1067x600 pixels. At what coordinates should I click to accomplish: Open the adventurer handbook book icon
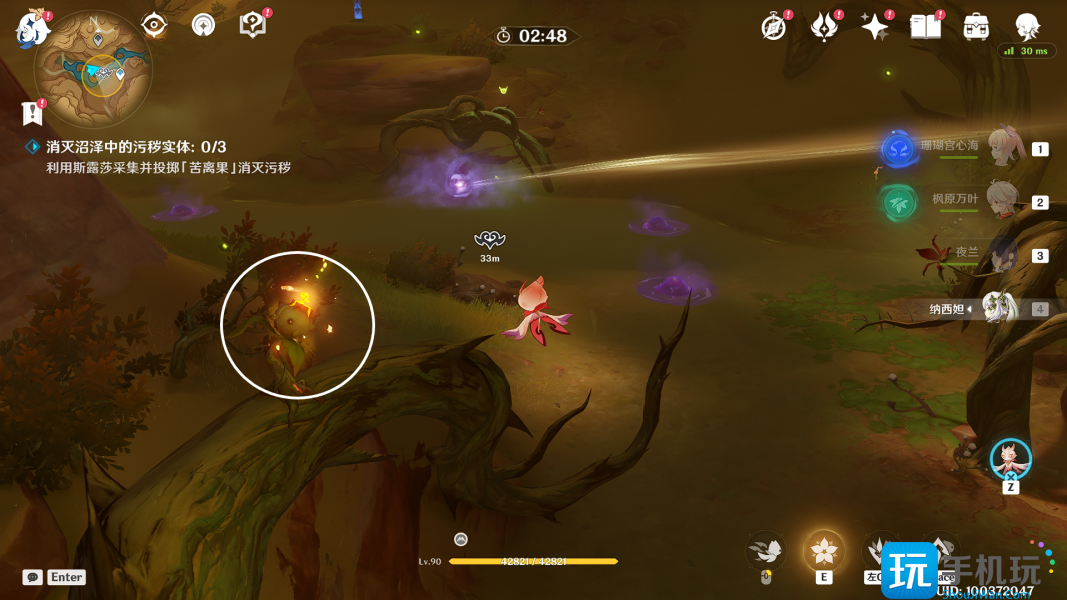coord(925,27)
